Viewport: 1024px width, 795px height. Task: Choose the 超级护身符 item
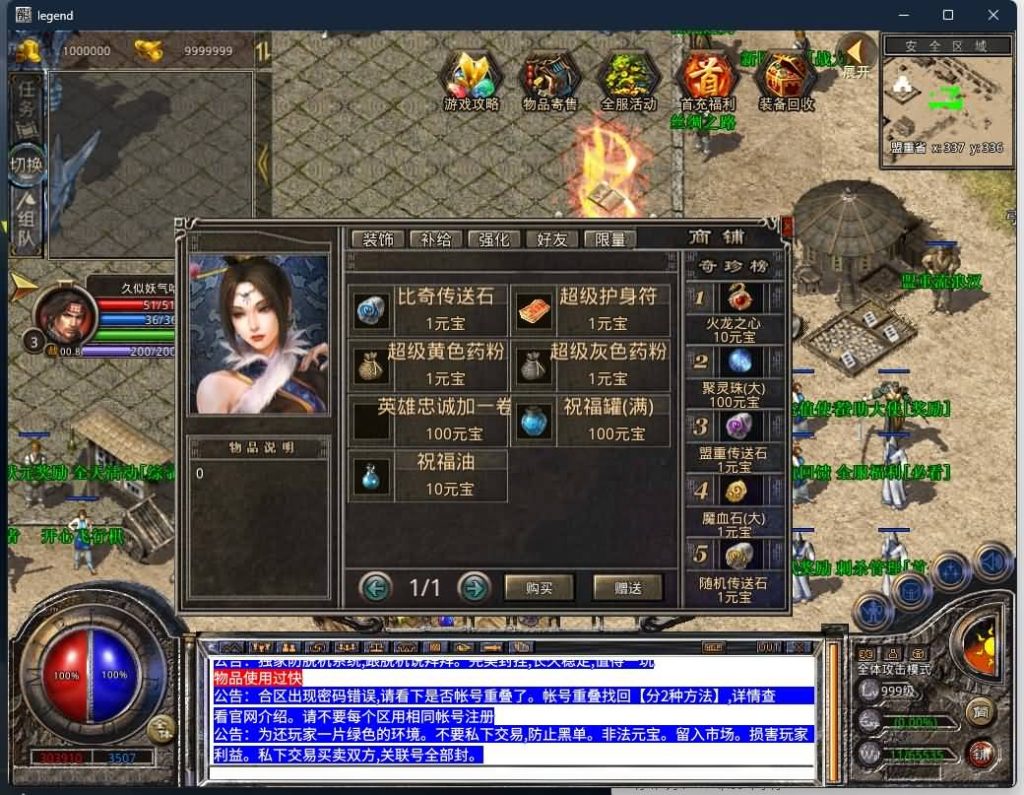tap(591, 309)
